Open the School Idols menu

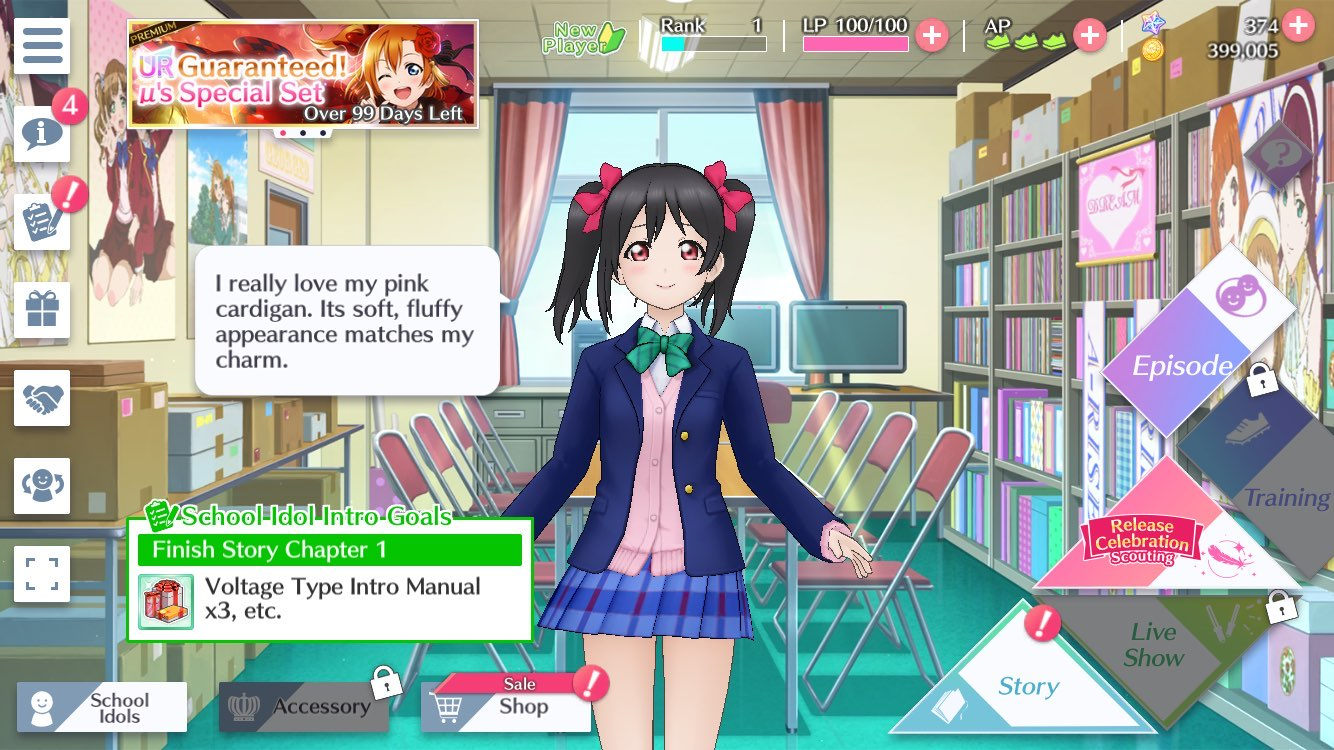102,707
